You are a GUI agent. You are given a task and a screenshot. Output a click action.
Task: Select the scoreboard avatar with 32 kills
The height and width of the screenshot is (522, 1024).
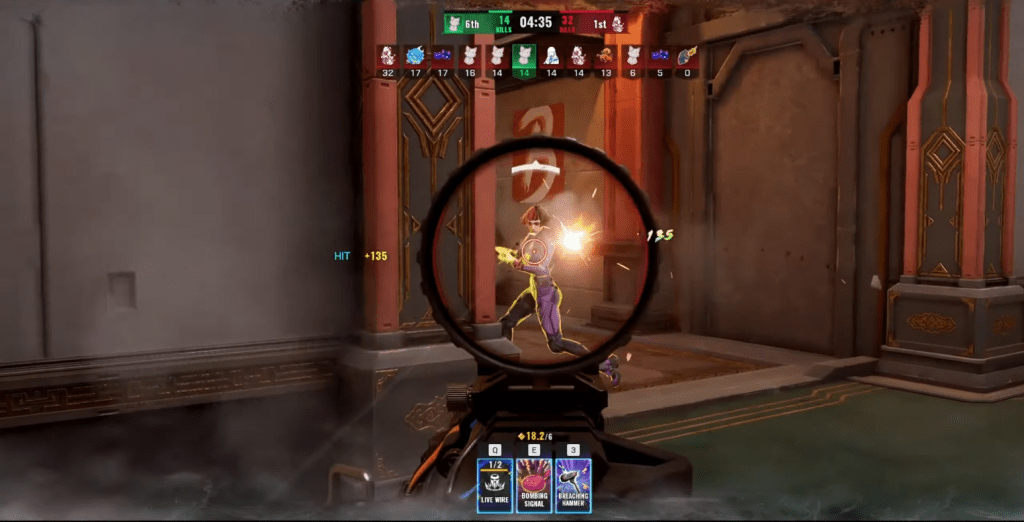(387, 56)
